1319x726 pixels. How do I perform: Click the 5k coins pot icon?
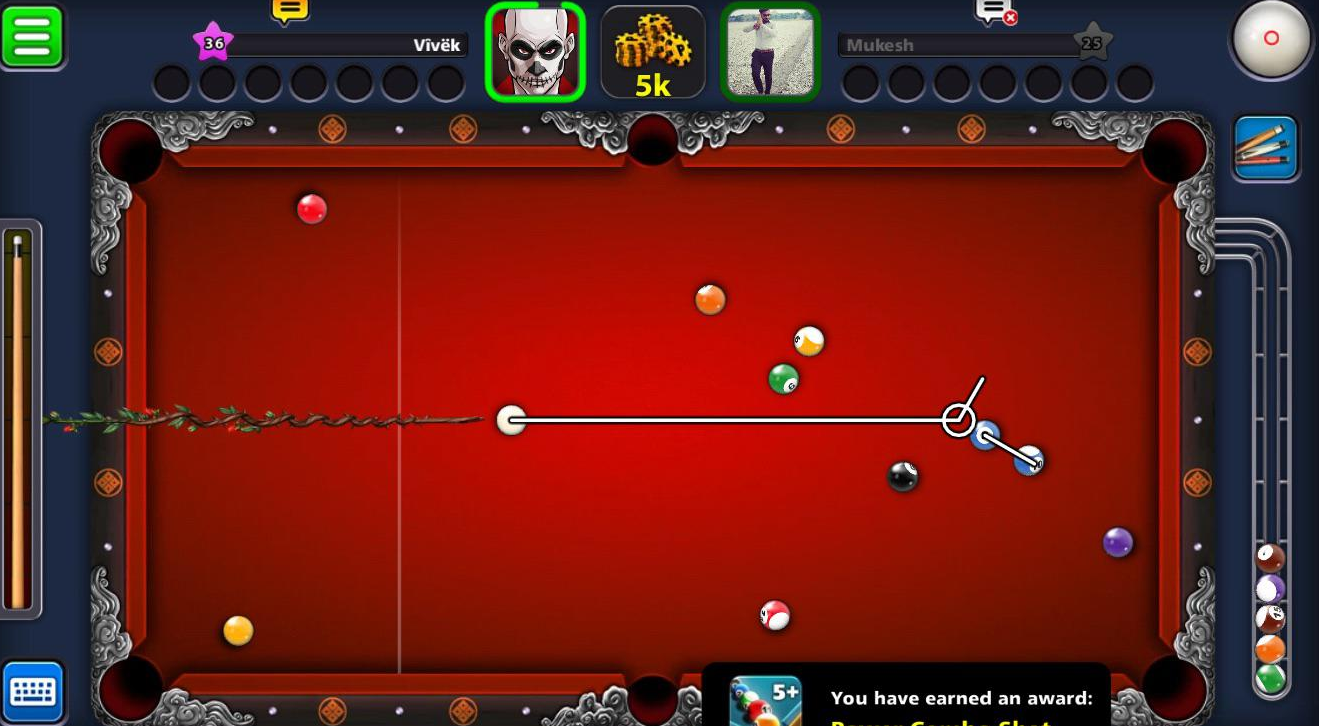point(652,52)
